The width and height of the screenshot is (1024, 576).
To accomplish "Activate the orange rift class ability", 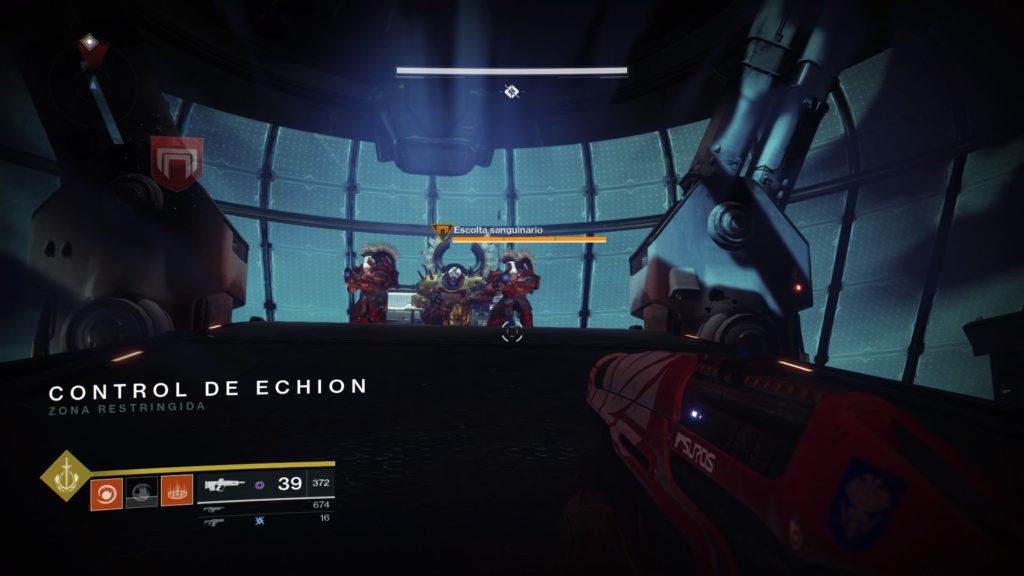I will click(x=176, y=493).
